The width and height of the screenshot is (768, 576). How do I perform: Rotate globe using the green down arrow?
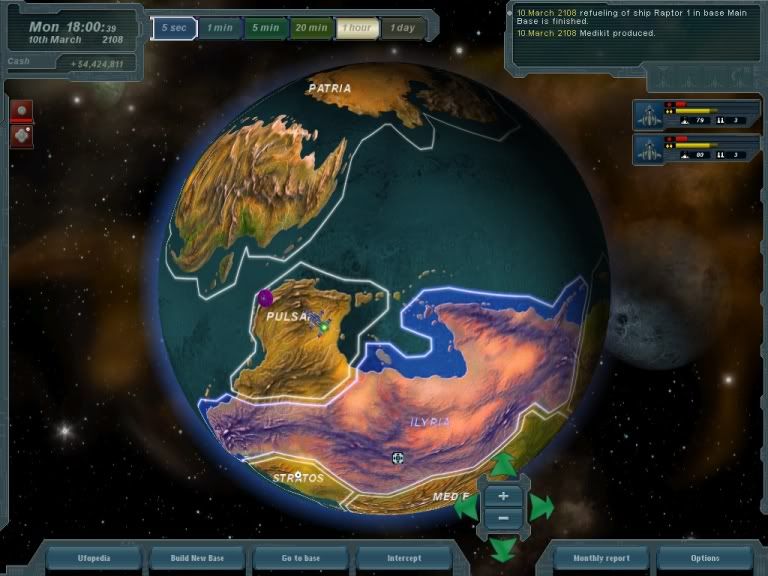point(503,549)
